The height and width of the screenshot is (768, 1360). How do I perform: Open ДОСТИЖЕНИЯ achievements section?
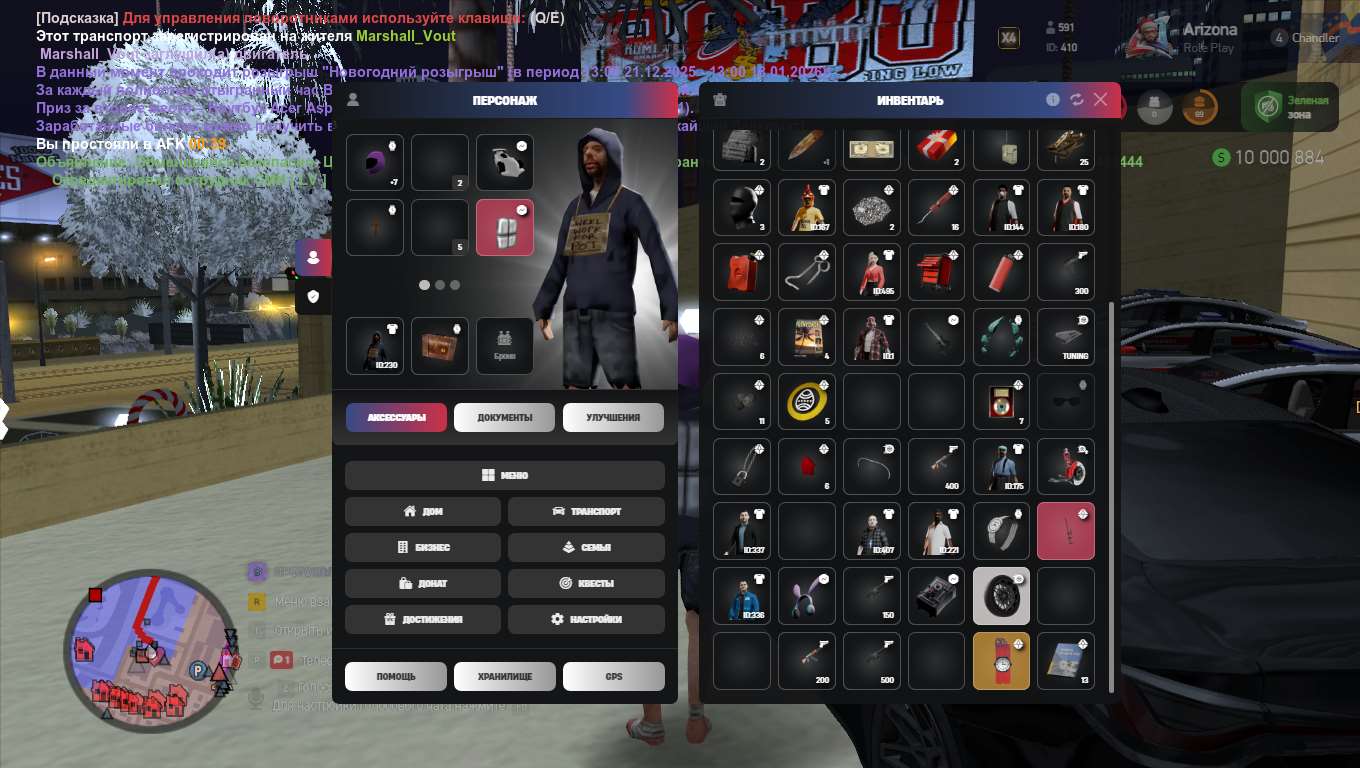[x=422, y=619]
